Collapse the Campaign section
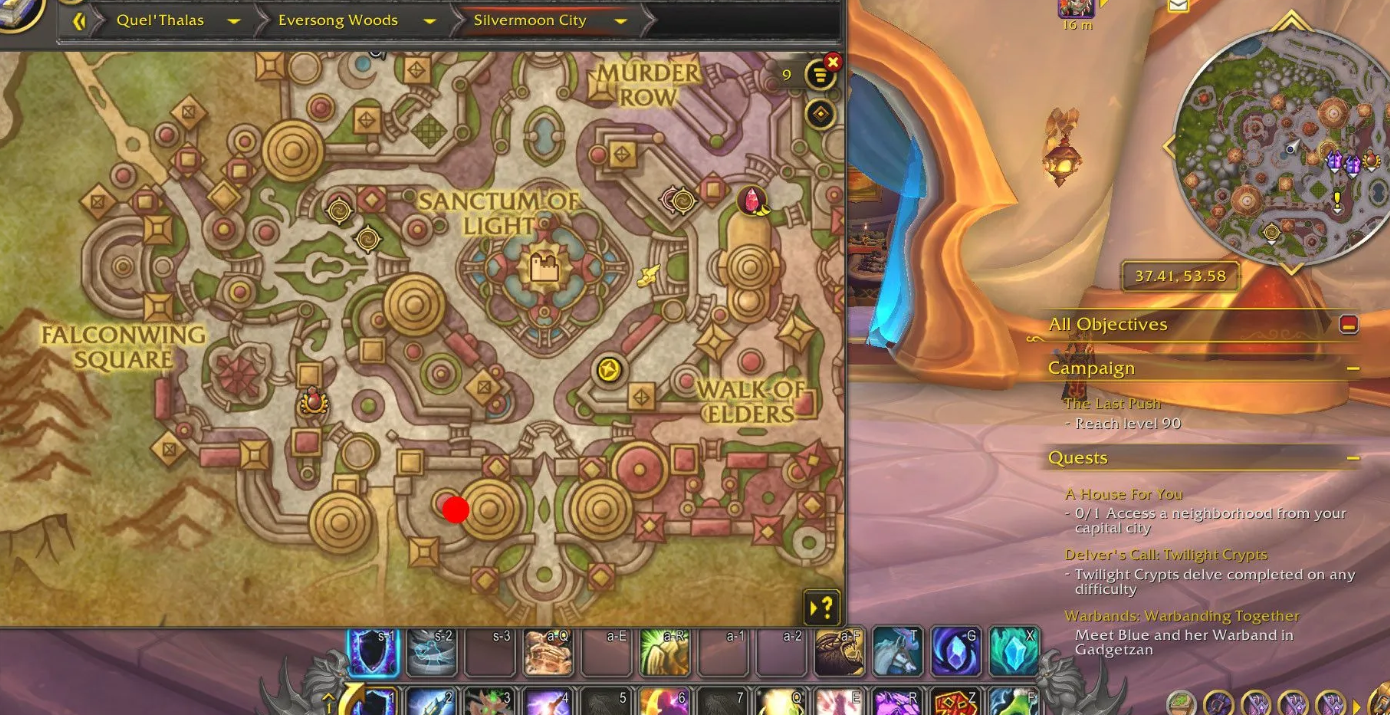1390x715 pixels. (x=1353, y=369)
